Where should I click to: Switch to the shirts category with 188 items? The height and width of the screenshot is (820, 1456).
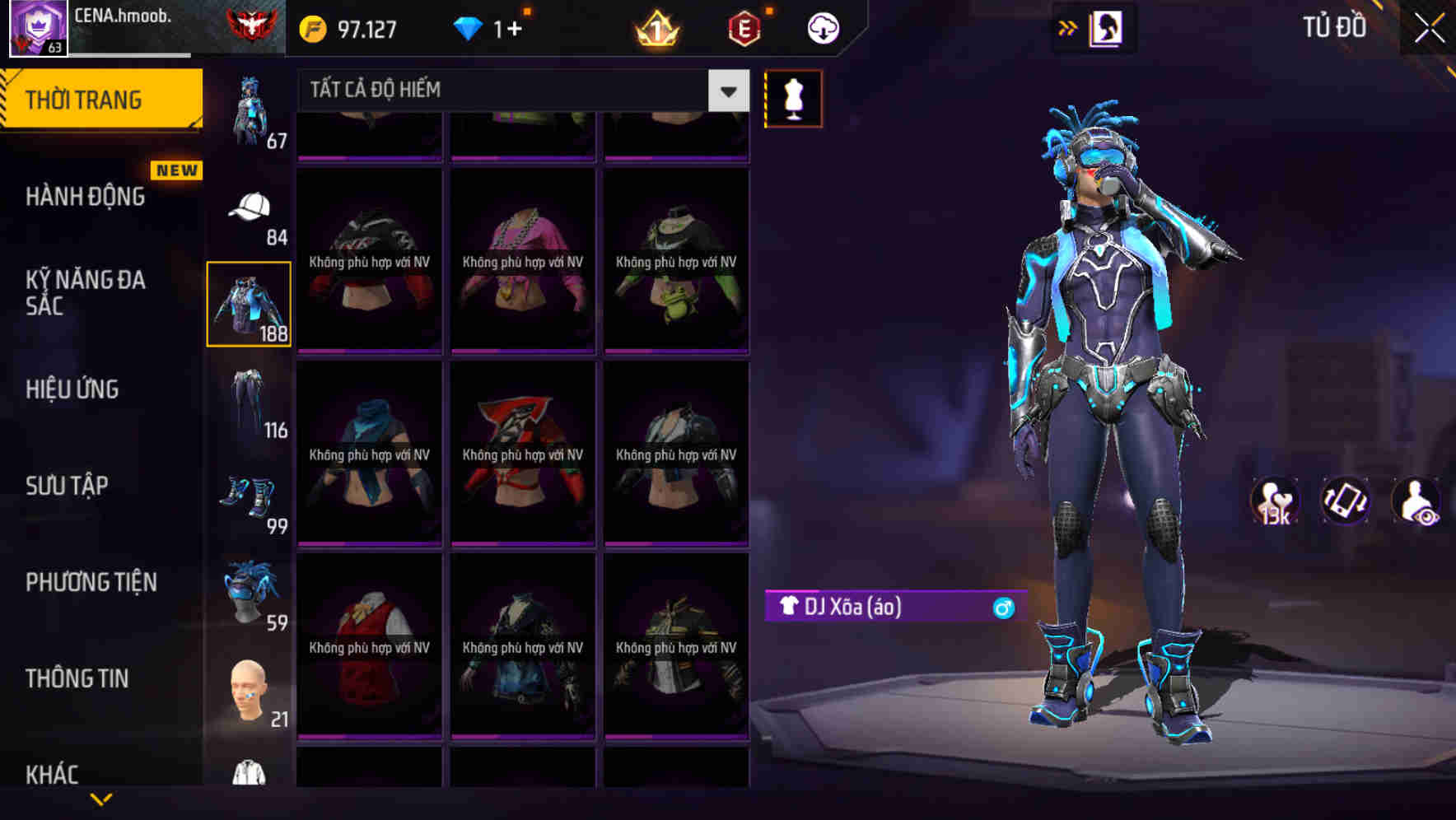click(x=247, y=303)
